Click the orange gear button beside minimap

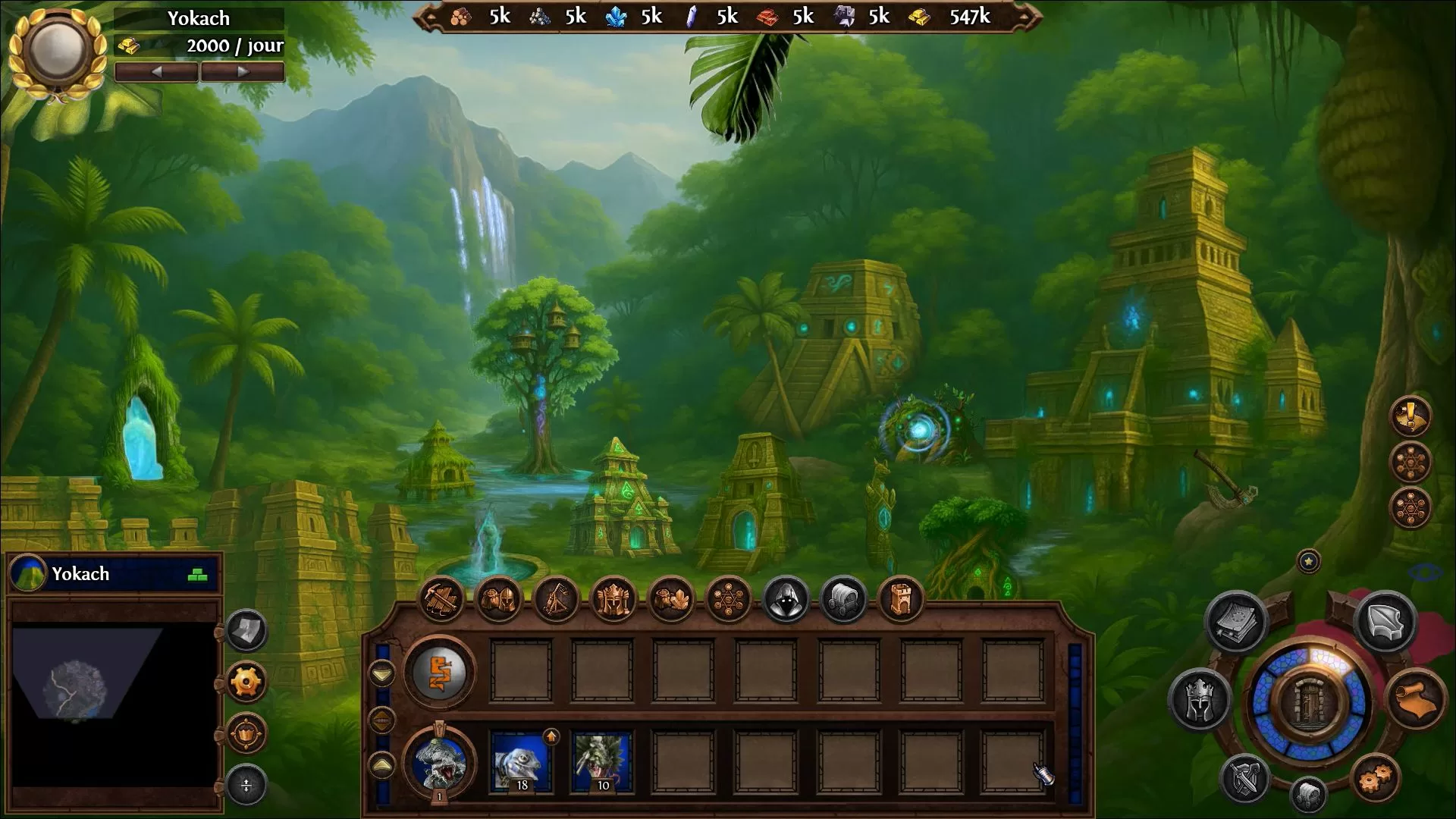(246, 682)
